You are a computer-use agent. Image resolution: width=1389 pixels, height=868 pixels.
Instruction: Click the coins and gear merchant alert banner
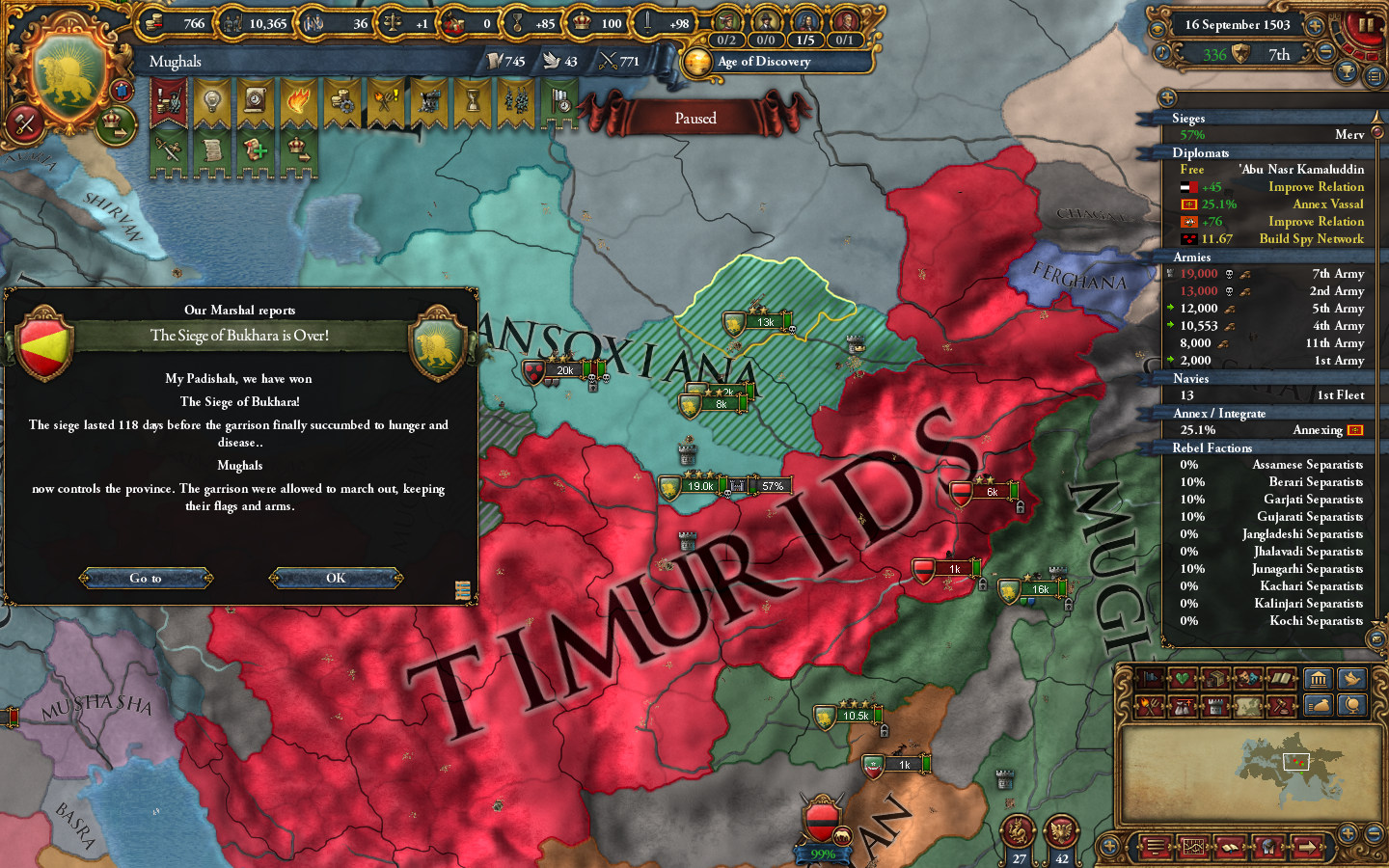click(x=342, y=99)
